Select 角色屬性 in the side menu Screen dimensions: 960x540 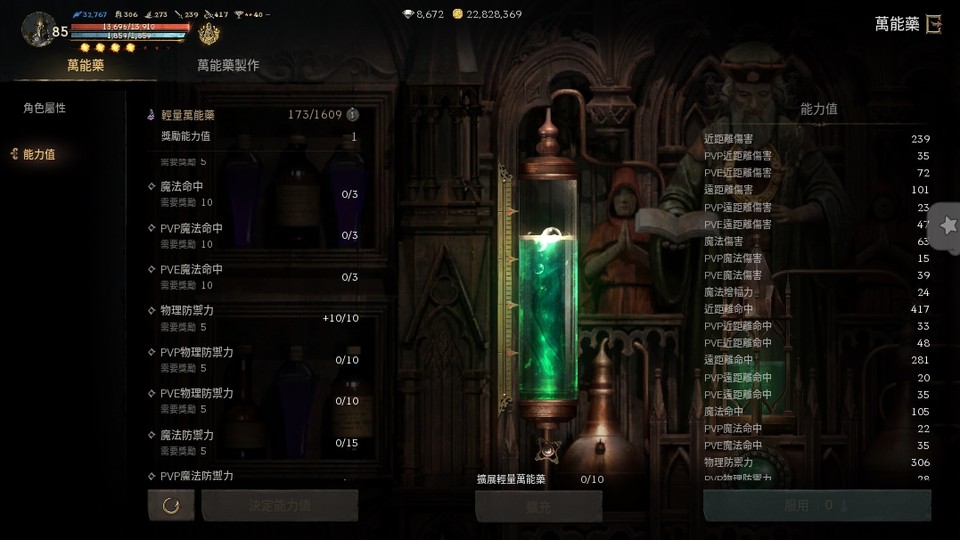[x=45, y=108]
